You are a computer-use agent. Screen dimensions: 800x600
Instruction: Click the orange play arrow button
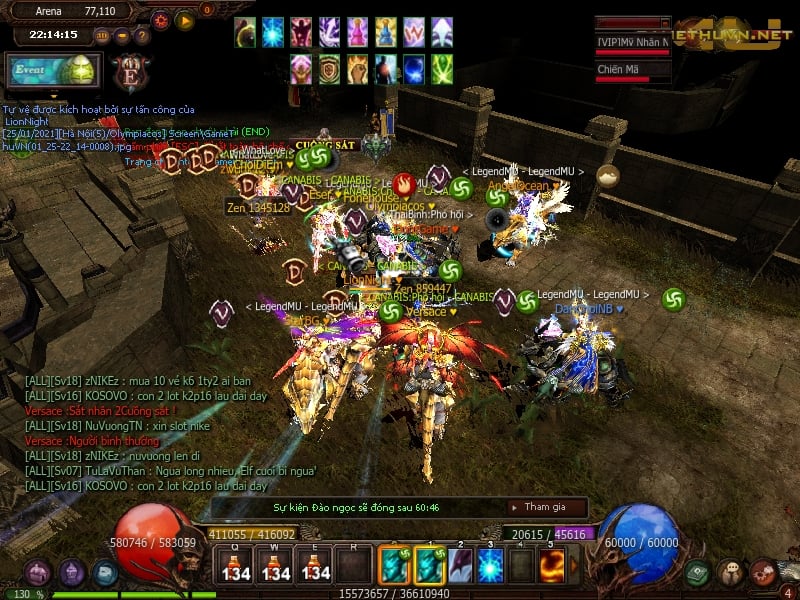[185, 19]
